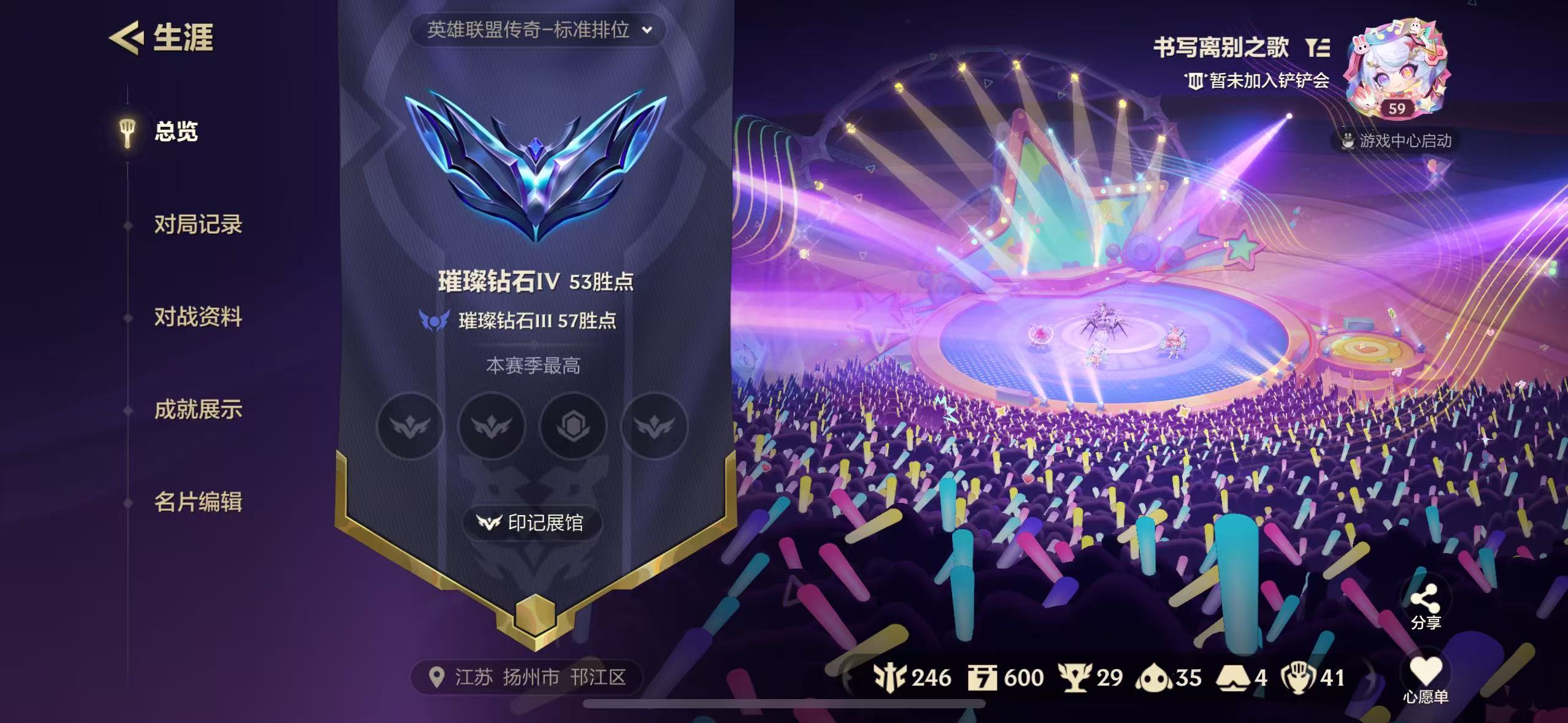Expand the chevron beside the queue selector
1568x723 pixels.
[x=646, y=29]
